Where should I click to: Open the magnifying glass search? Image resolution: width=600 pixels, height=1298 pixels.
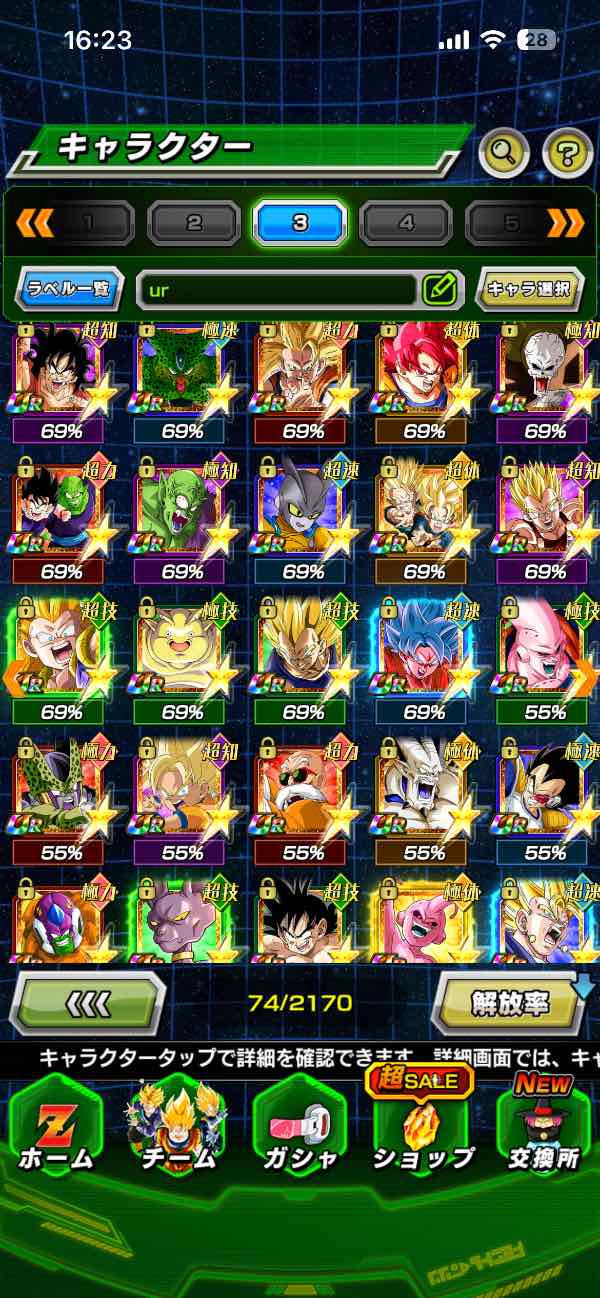coord(505,153)
